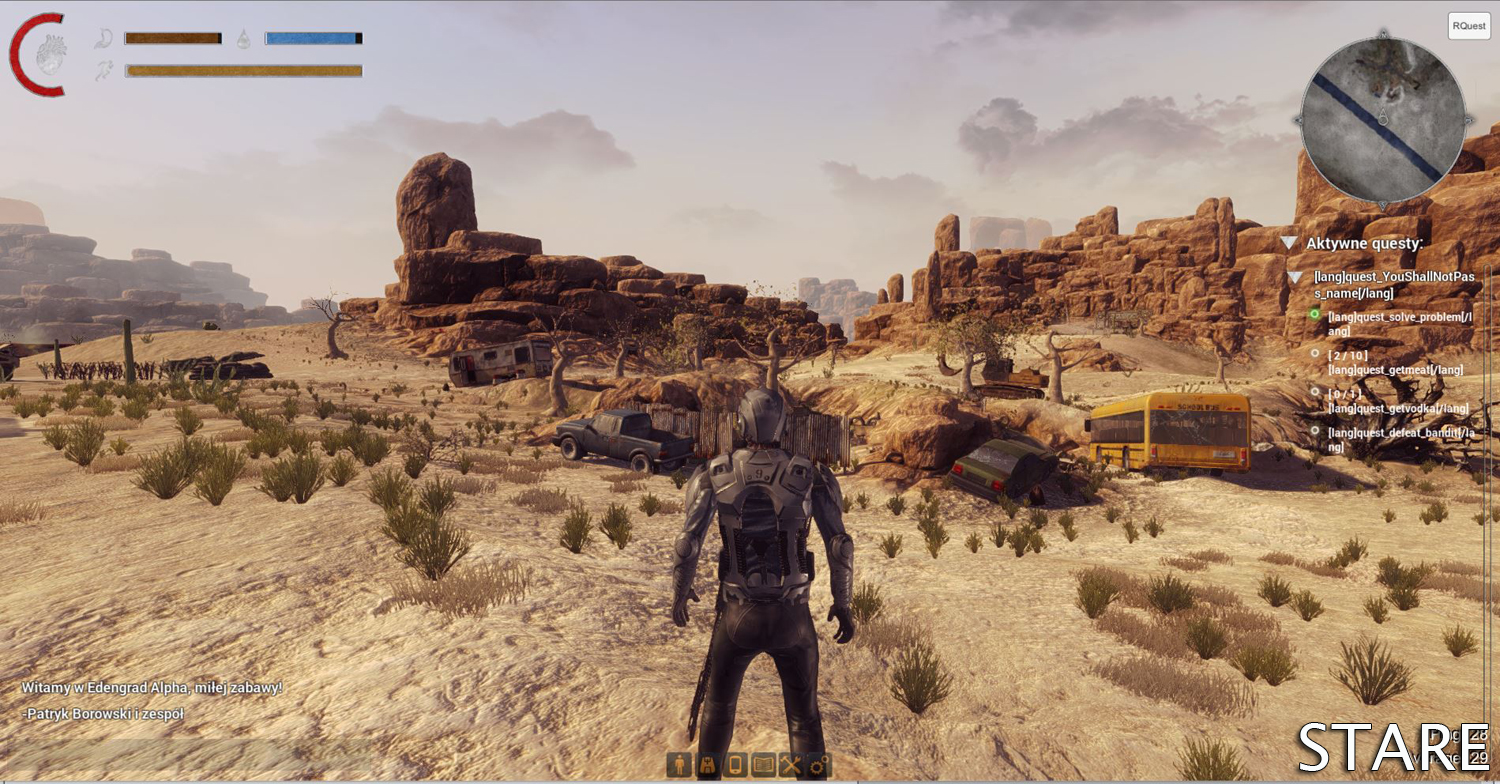Click the RQuest button
The image size is (1500, 784).
pos(1468,26)
